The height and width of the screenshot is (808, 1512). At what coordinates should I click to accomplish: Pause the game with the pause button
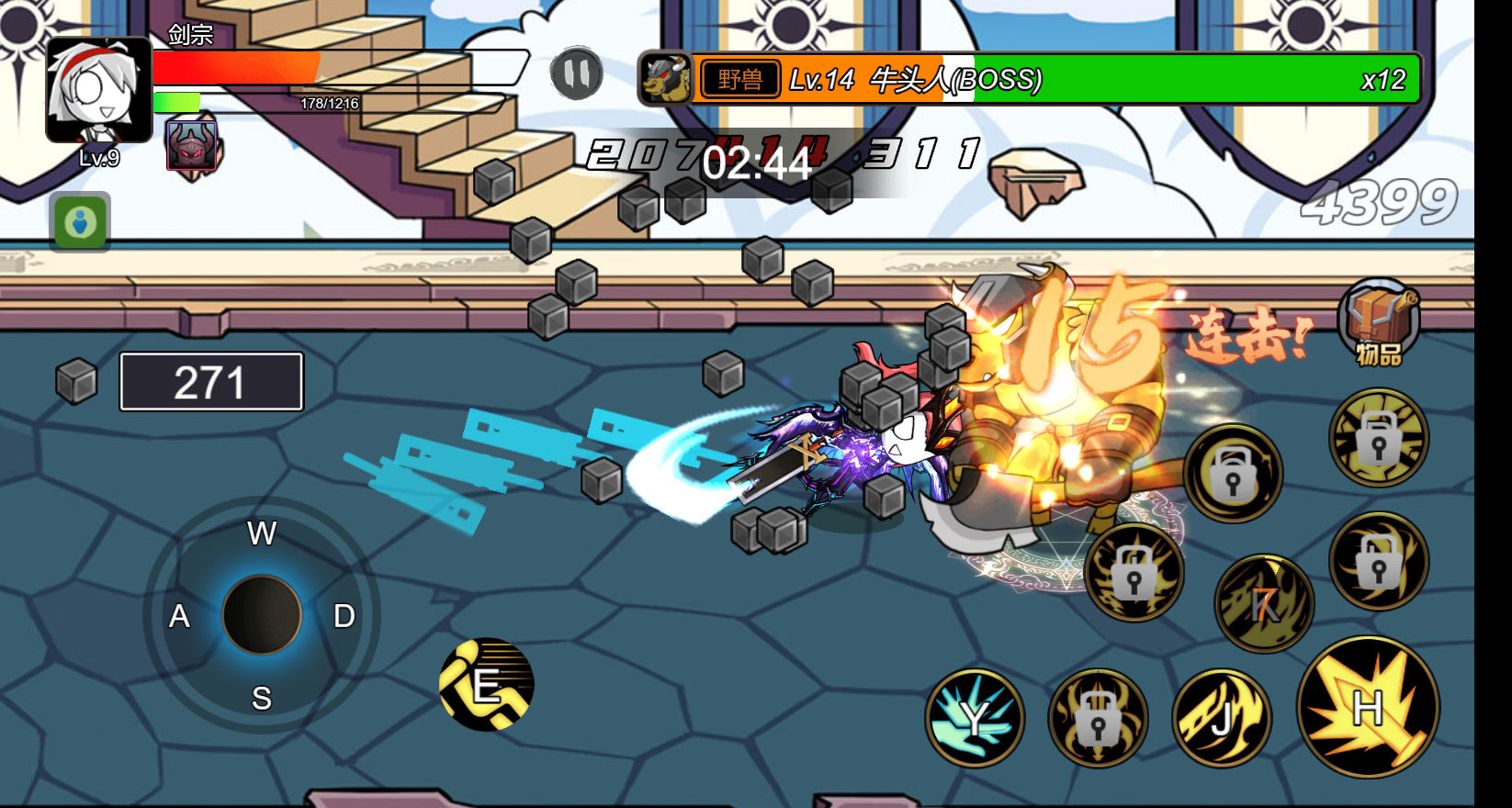click(x=577, y=74)
